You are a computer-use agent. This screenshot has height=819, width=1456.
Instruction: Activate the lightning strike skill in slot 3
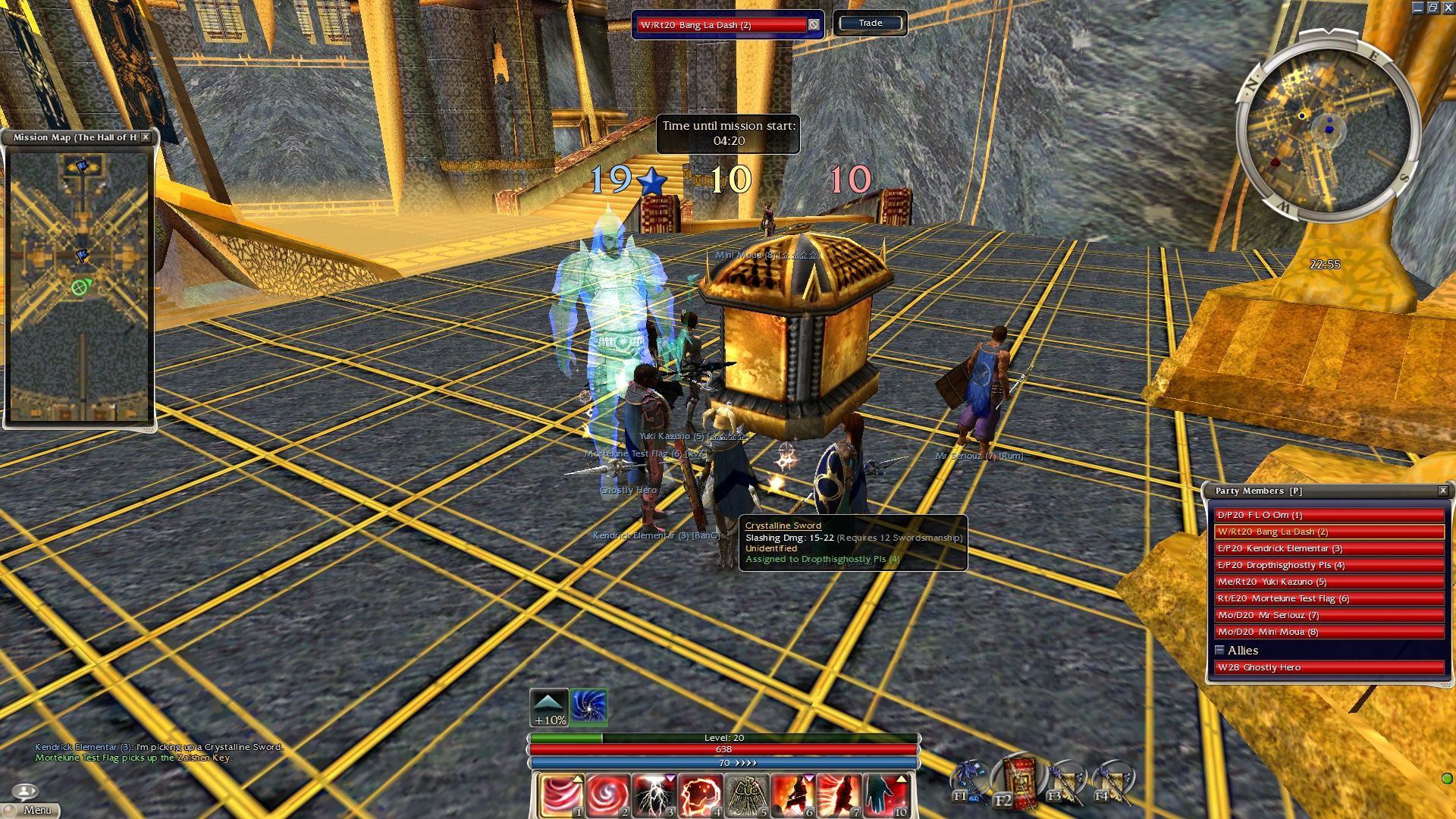[x=654, y=795]
